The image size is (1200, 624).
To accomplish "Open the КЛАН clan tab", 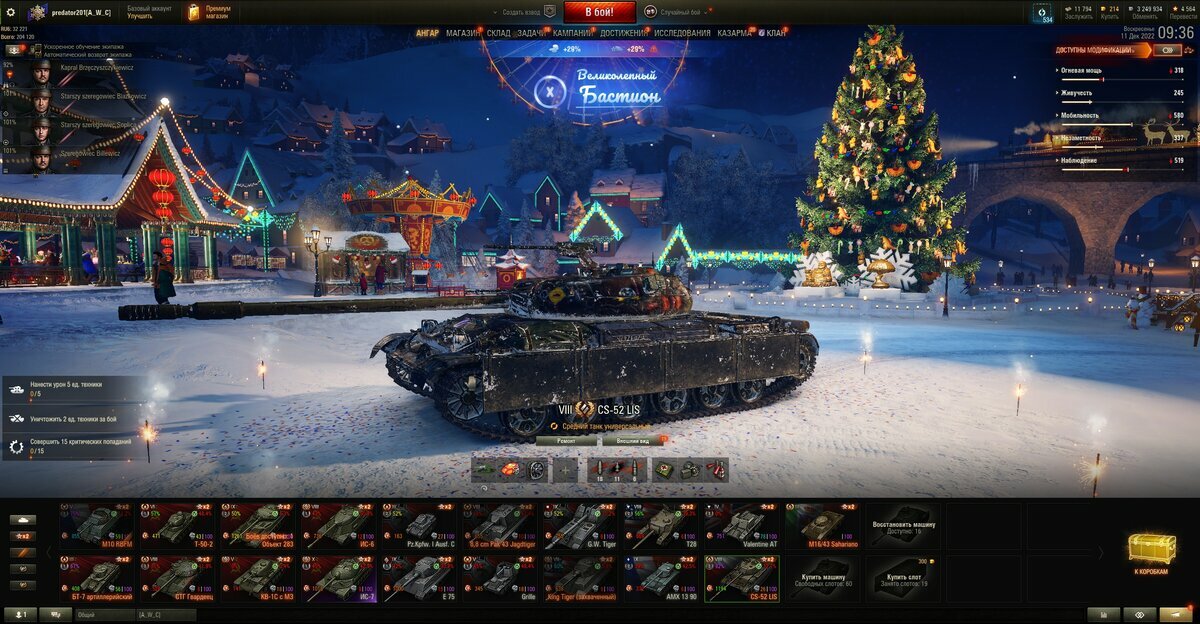I will (776, 33).
